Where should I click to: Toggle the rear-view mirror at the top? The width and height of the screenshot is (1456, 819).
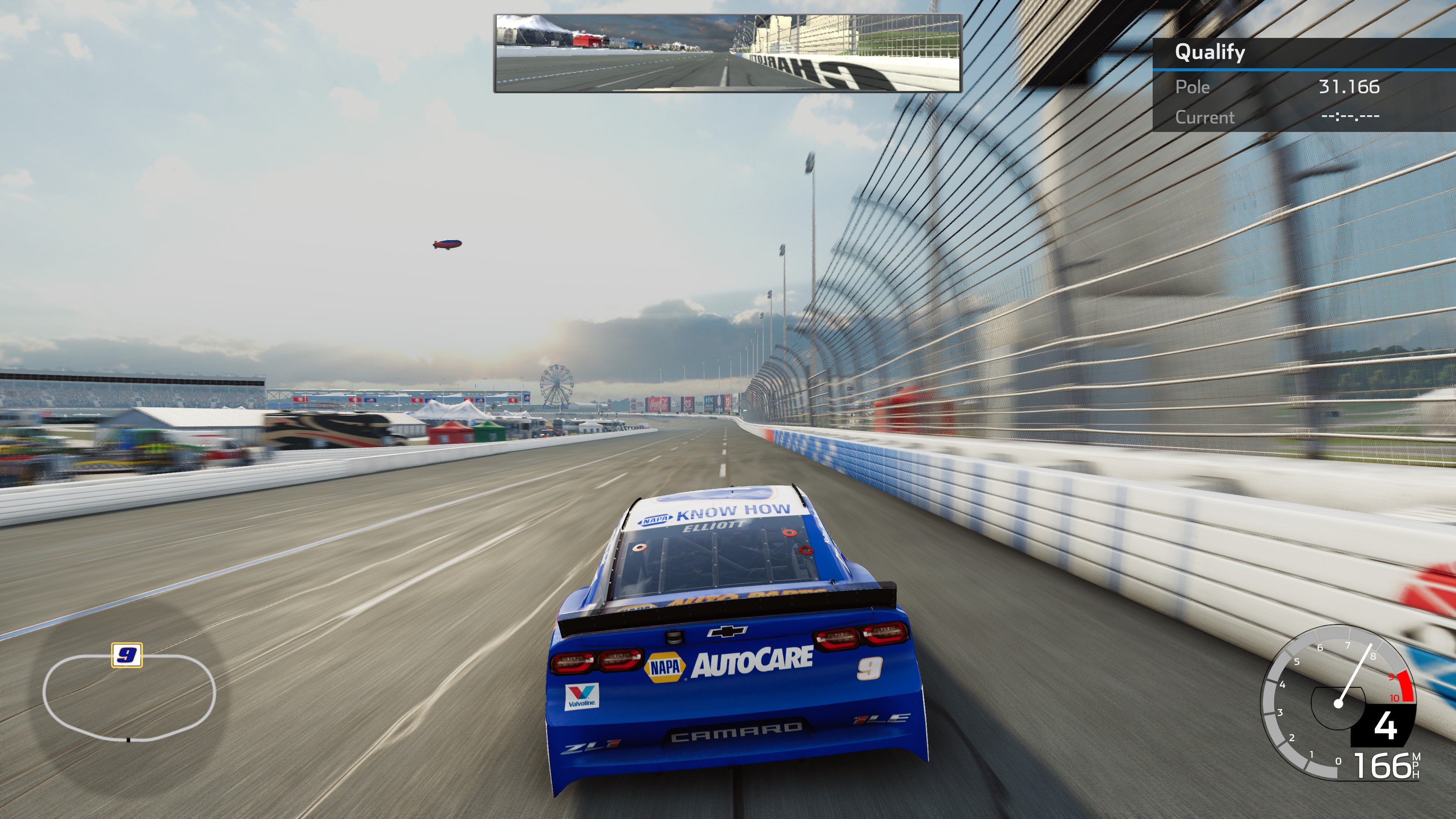point(726,54)
